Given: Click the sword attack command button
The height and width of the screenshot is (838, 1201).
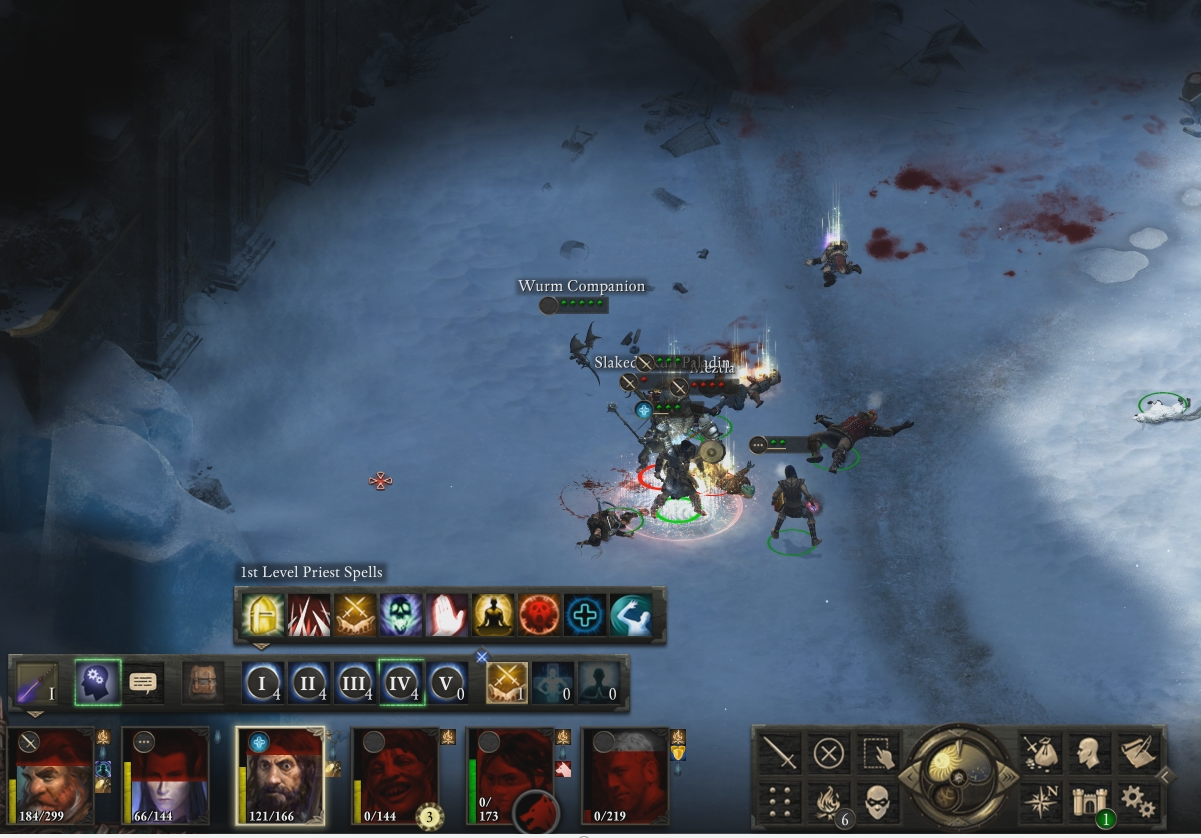Looking at the screenshot, I should [x=780, y=753].
